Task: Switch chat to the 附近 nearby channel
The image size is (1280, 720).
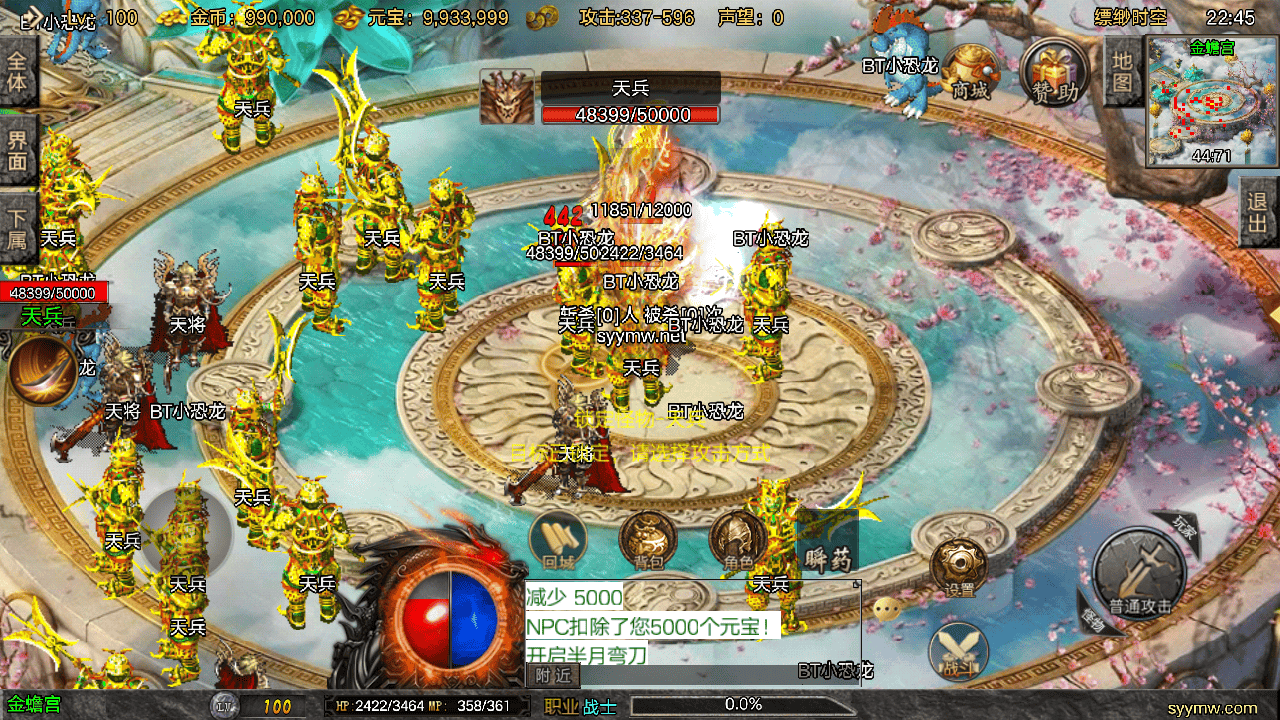Action: [x=552, y=676]
